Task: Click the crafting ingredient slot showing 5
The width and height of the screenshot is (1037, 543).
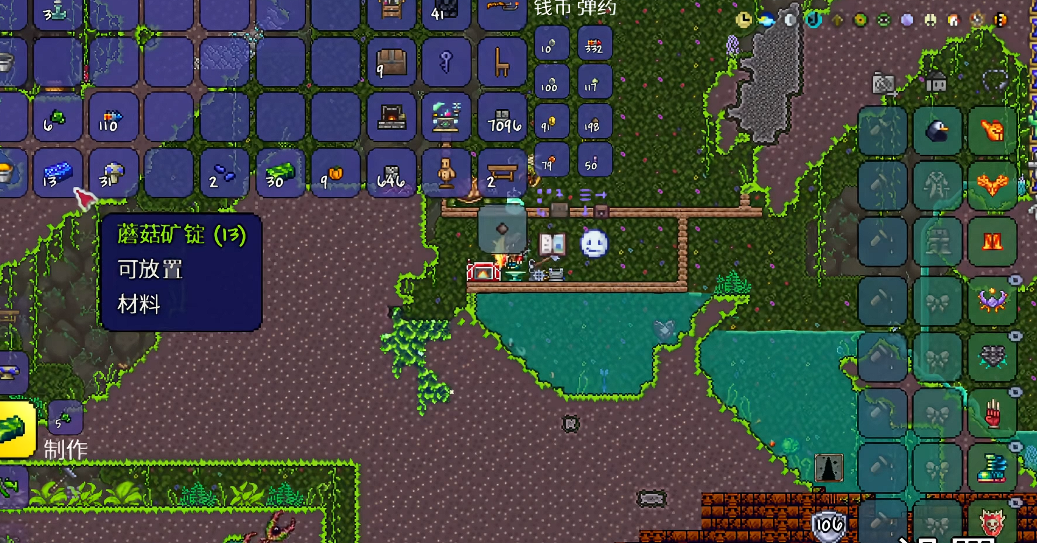Action: (x=65, y=416)
